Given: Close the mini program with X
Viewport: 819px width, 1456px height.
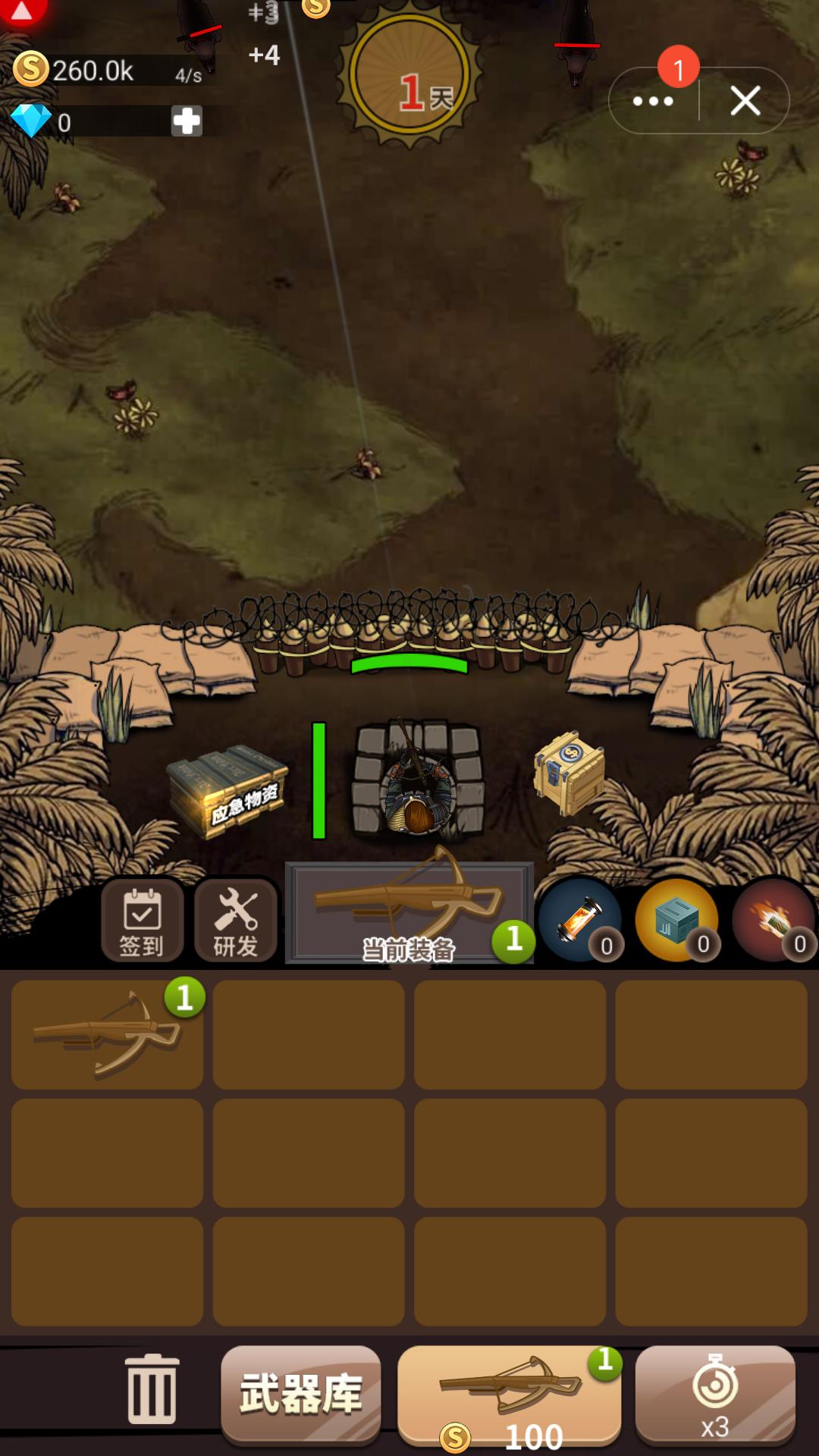Looking at the screenshot, I should click(x=745, y=101).
